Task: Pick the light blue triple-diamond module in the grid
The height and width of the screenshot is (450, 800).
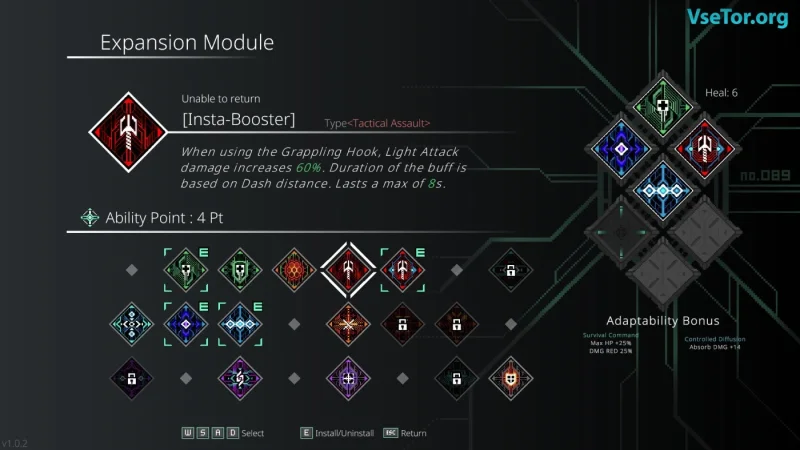Action: [239, 323]
